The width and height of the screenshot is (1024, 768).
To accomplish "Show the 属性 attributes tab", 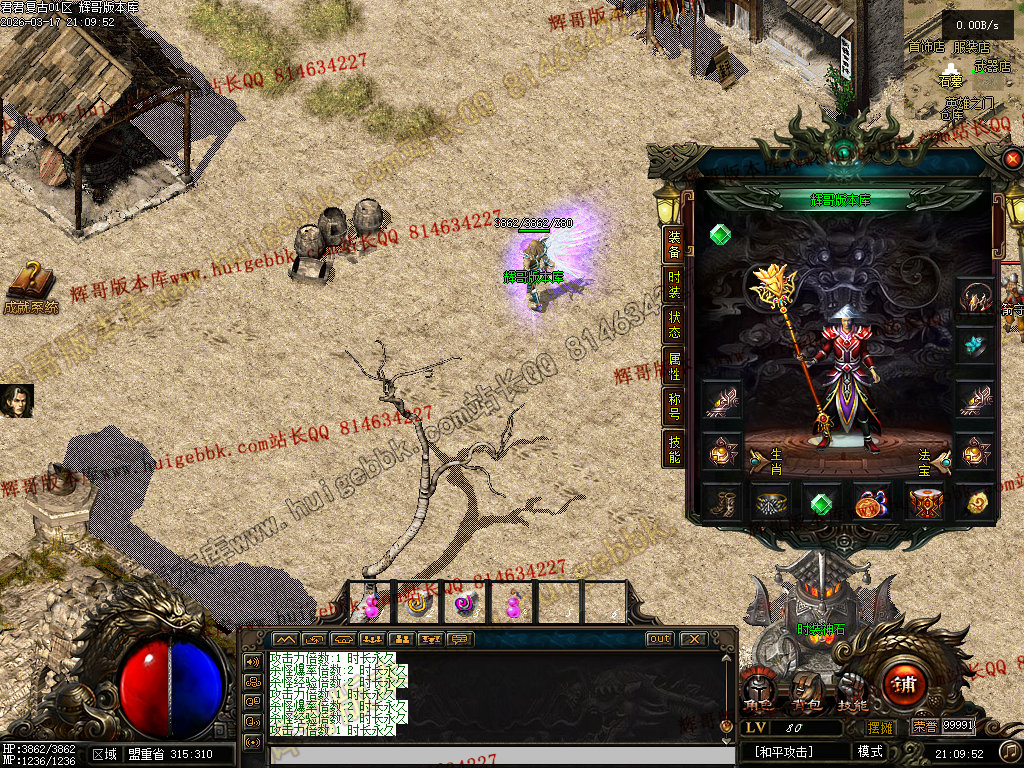I will coord(674,366).
